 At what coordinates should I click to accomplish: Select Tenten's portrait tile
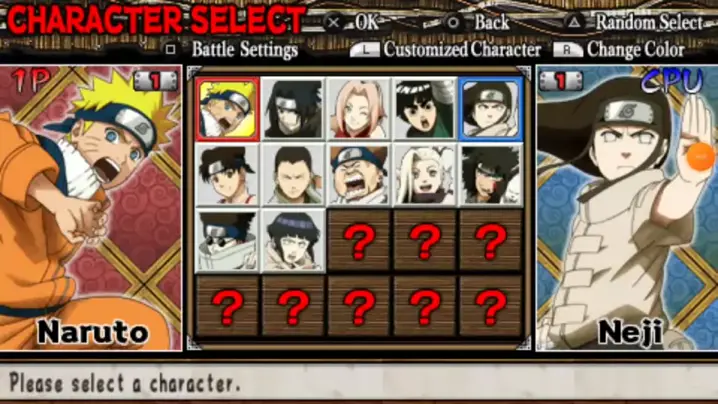(x=227, y=174)
